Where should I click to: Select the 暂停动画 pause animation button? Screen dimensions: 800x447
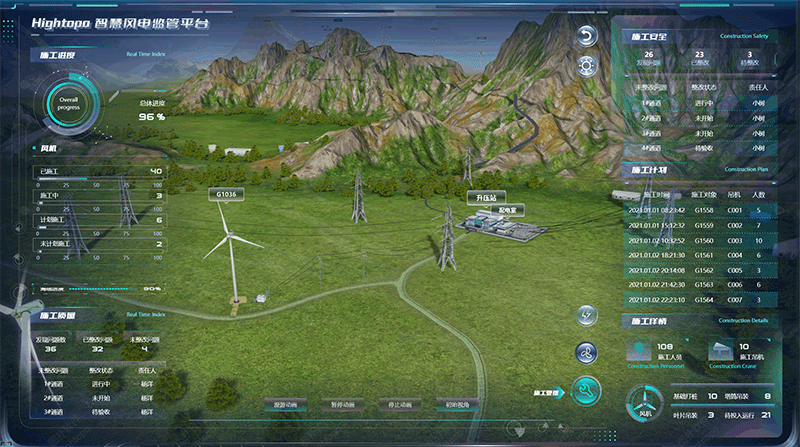pyautogui.click(x=342, y=405)
